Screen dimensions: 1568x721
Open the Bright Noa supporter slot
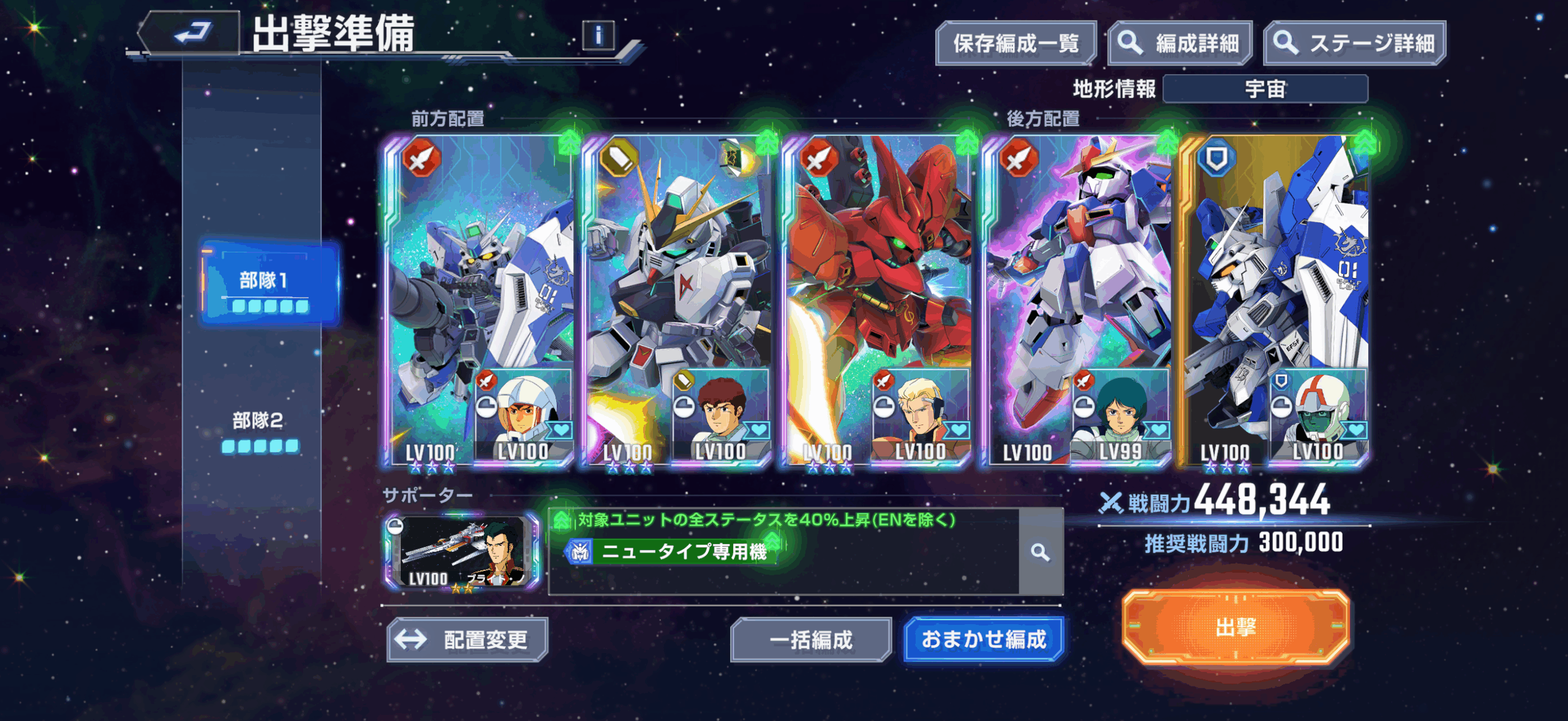(x=462, y=552)
